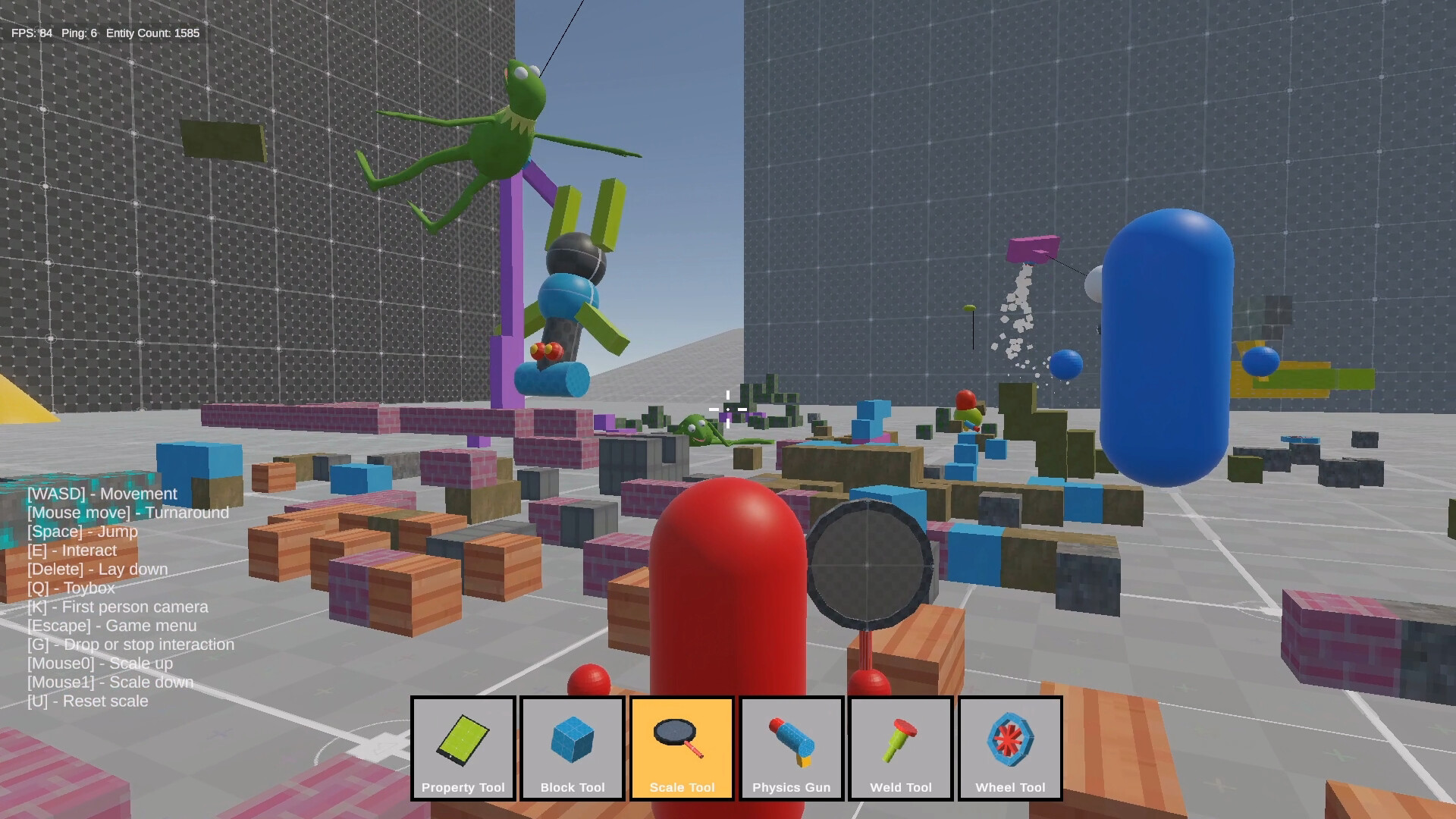Image resolution: width=1456 pixels, height=819 pixels.
Task: Toggle Physics Gun slot active
Action: click(791, 747)
